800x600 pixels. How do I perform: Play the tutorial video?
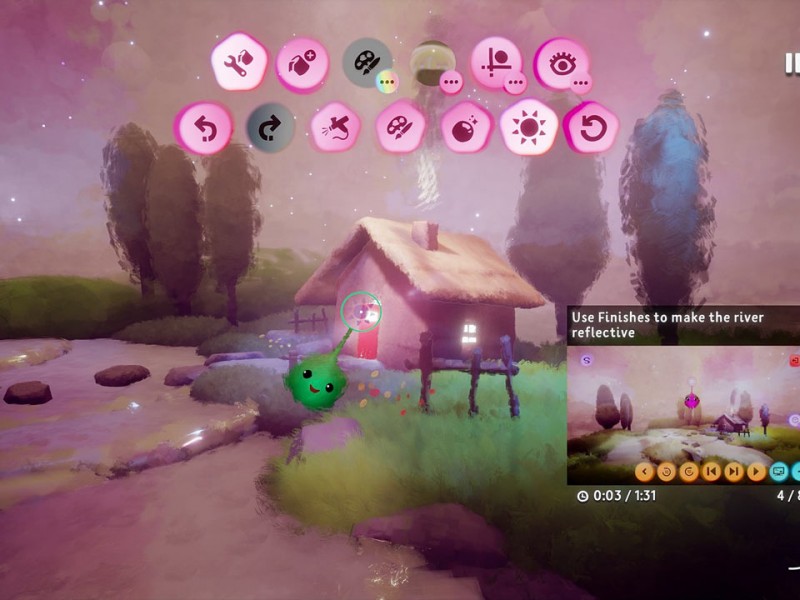click(x=756, y=472)
